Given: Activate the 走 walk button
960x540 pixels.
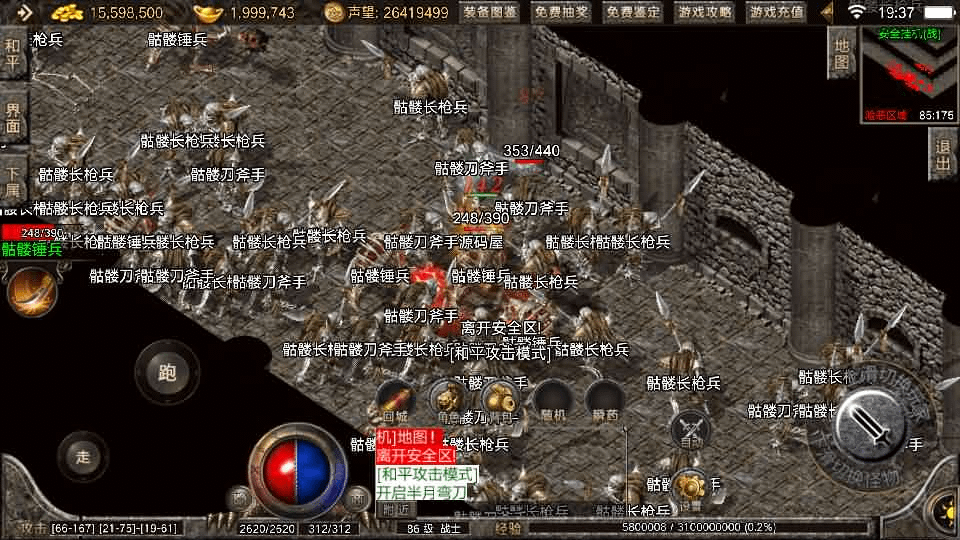Looking at the screenshot, I should click(83, 457).
